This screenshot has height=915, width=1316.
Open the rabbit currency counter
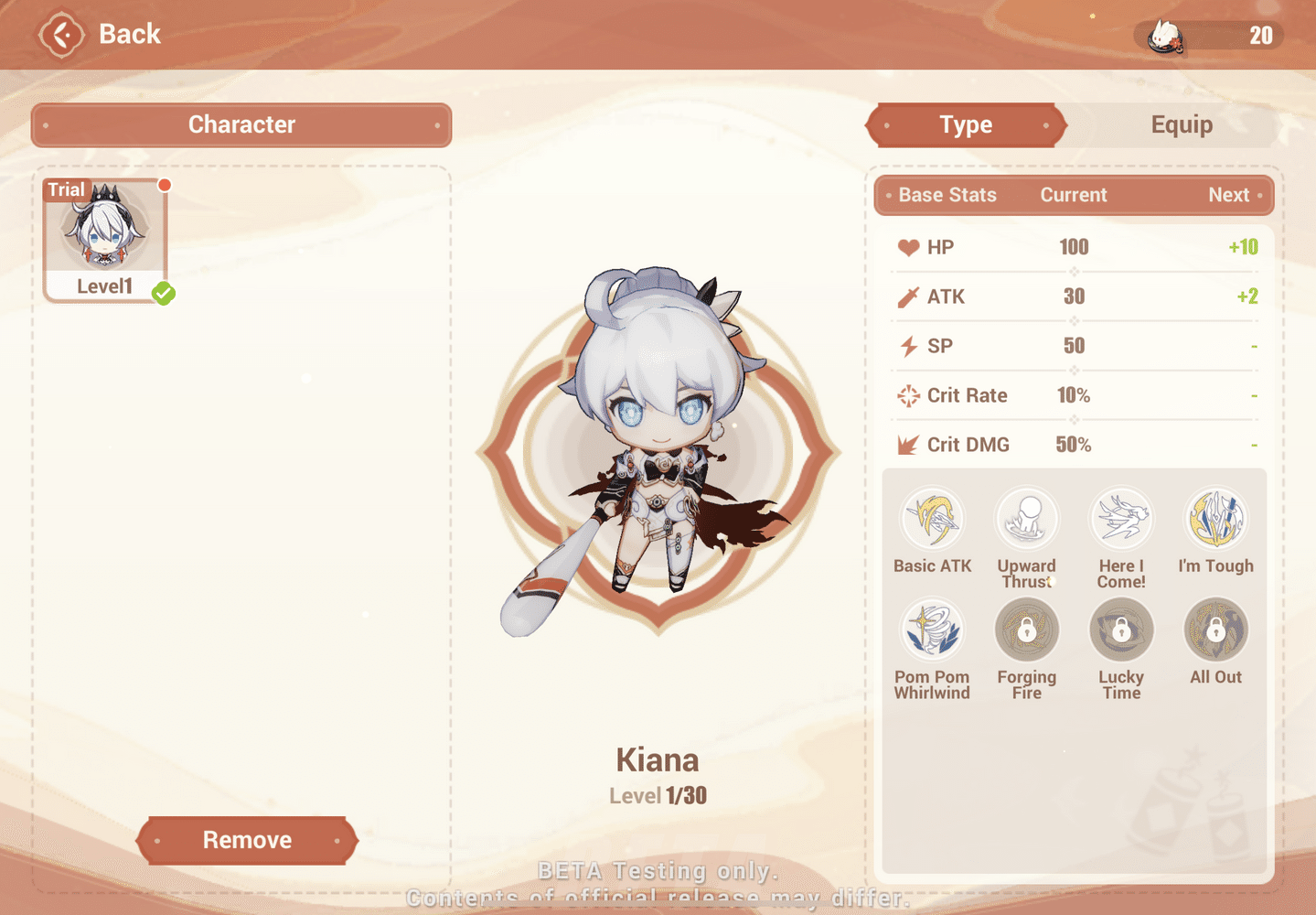[1205, 37]
